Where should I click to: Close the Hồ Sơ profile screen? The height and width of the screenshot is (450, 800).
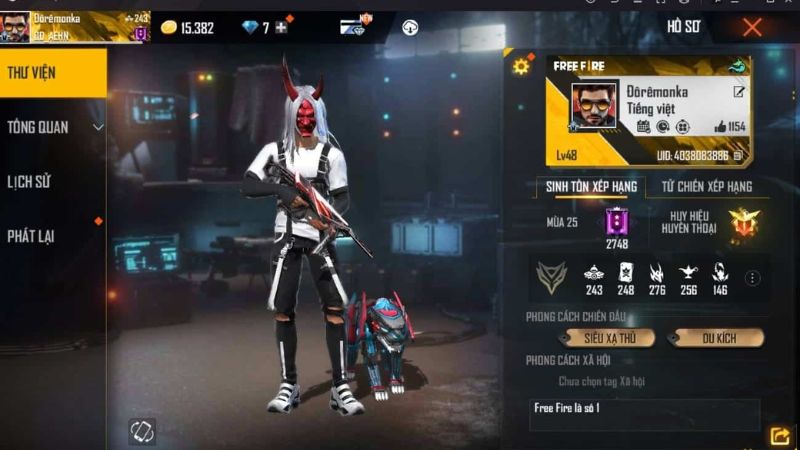point(752,27)
